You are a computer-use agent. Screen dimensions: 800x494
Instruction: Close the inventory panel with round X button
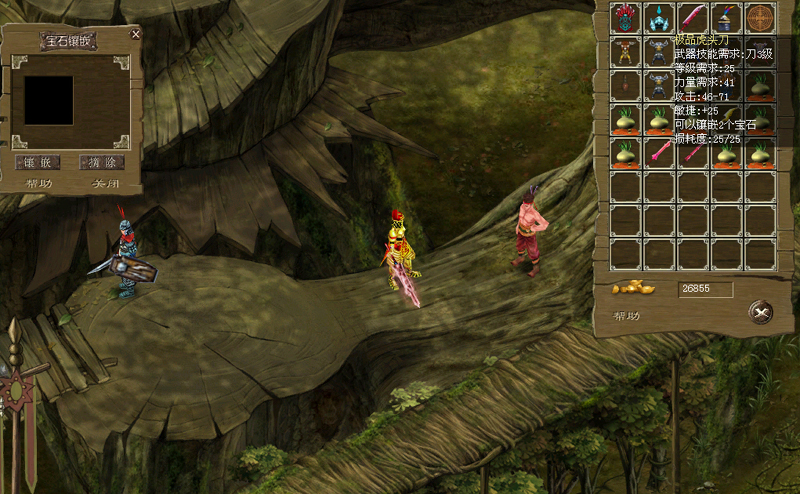(x=761, y=312)
